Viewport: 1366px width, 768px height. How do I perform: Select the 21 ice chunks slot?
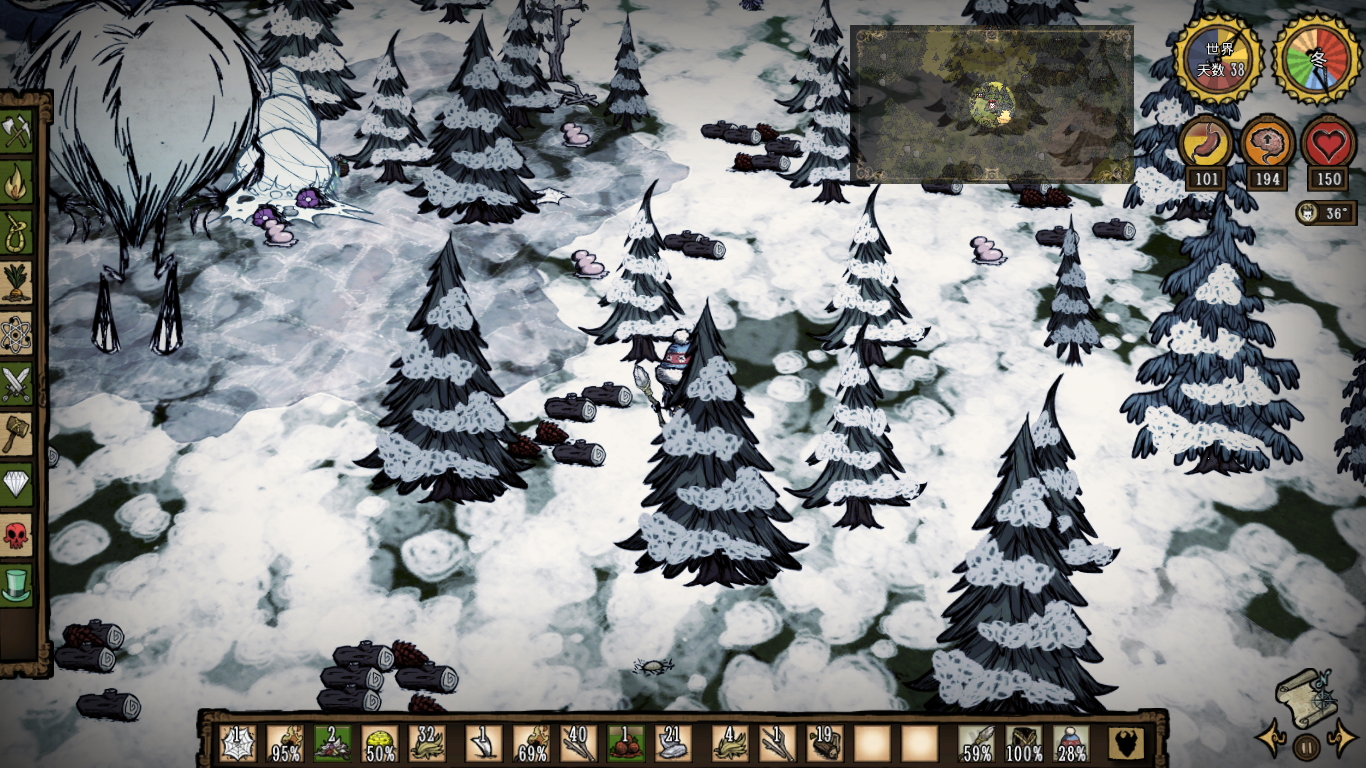coord(673,743)
